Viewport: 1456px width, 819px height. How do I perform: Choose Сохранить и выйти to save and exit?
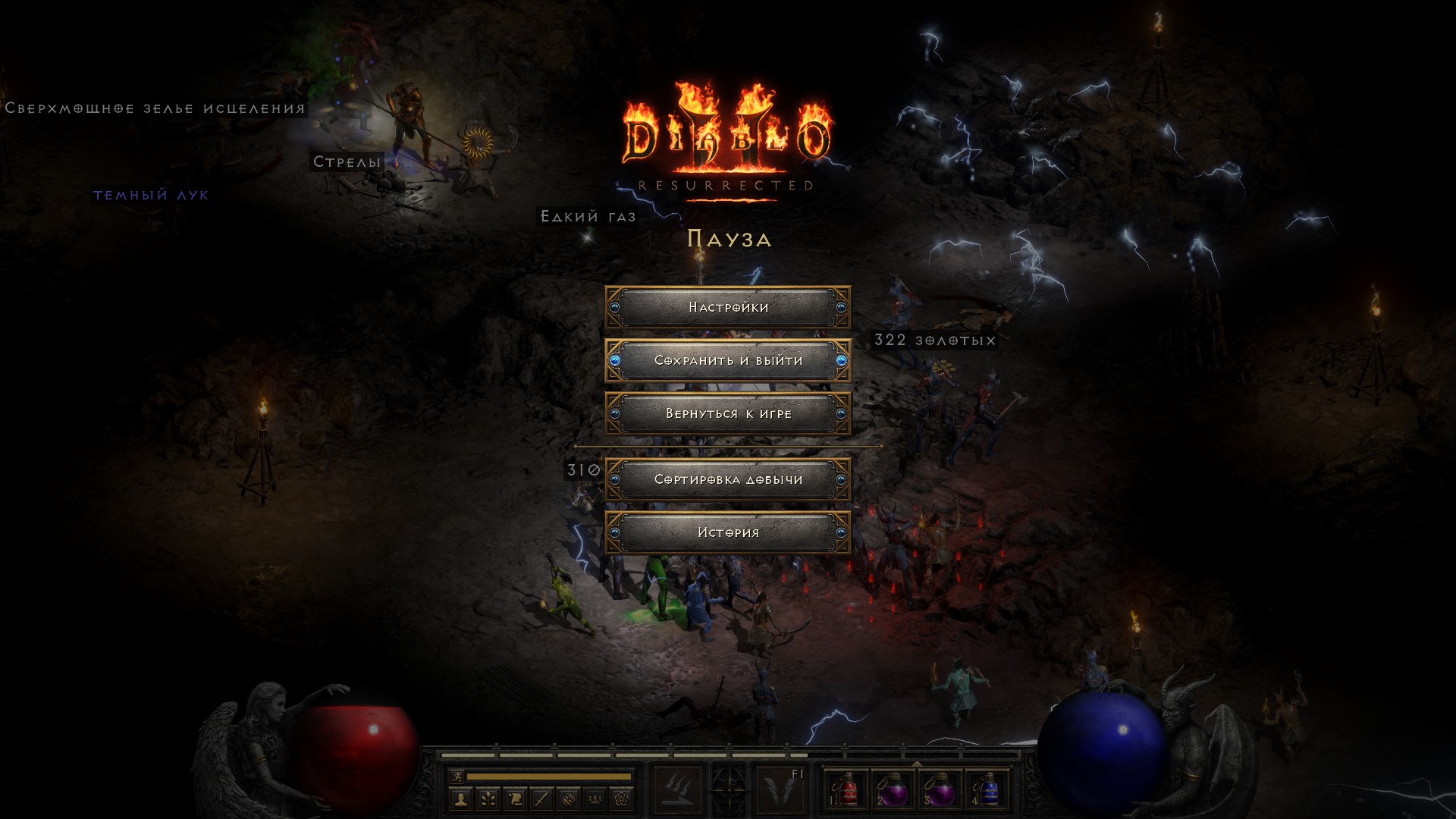coord(728,360)
